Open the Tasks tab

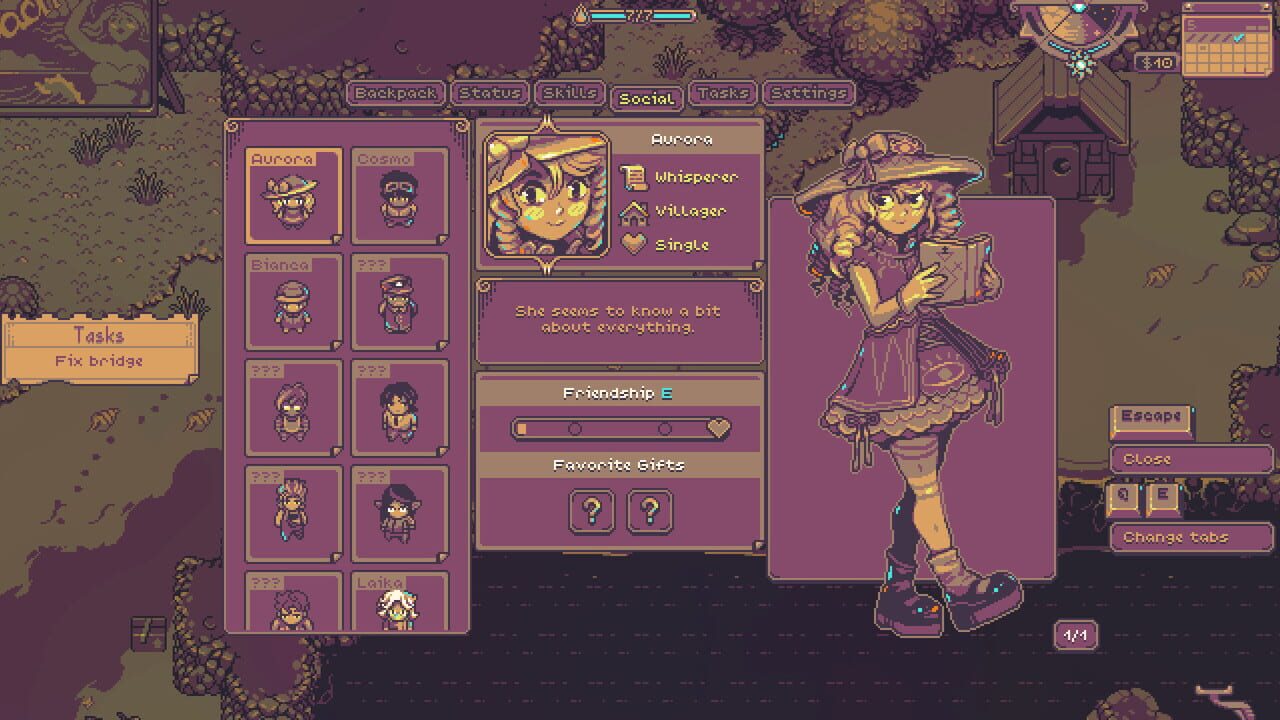click(x=723, y=93)
